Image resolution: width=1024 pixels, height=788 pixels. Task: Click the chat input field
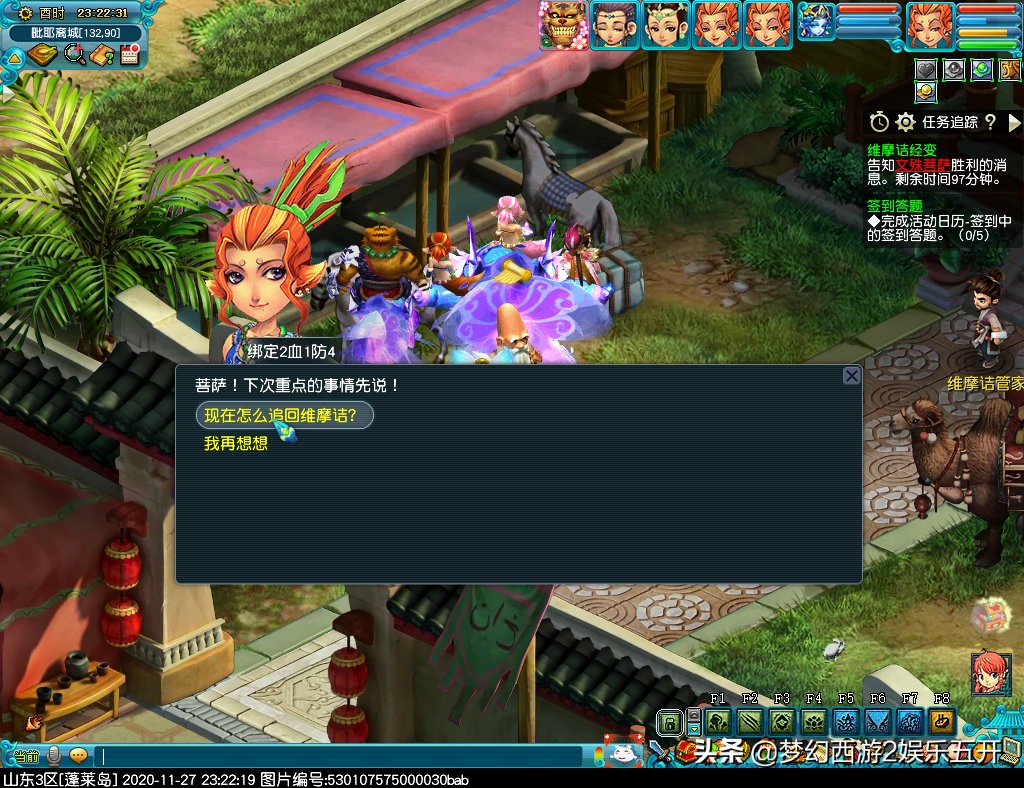(340, 757)
